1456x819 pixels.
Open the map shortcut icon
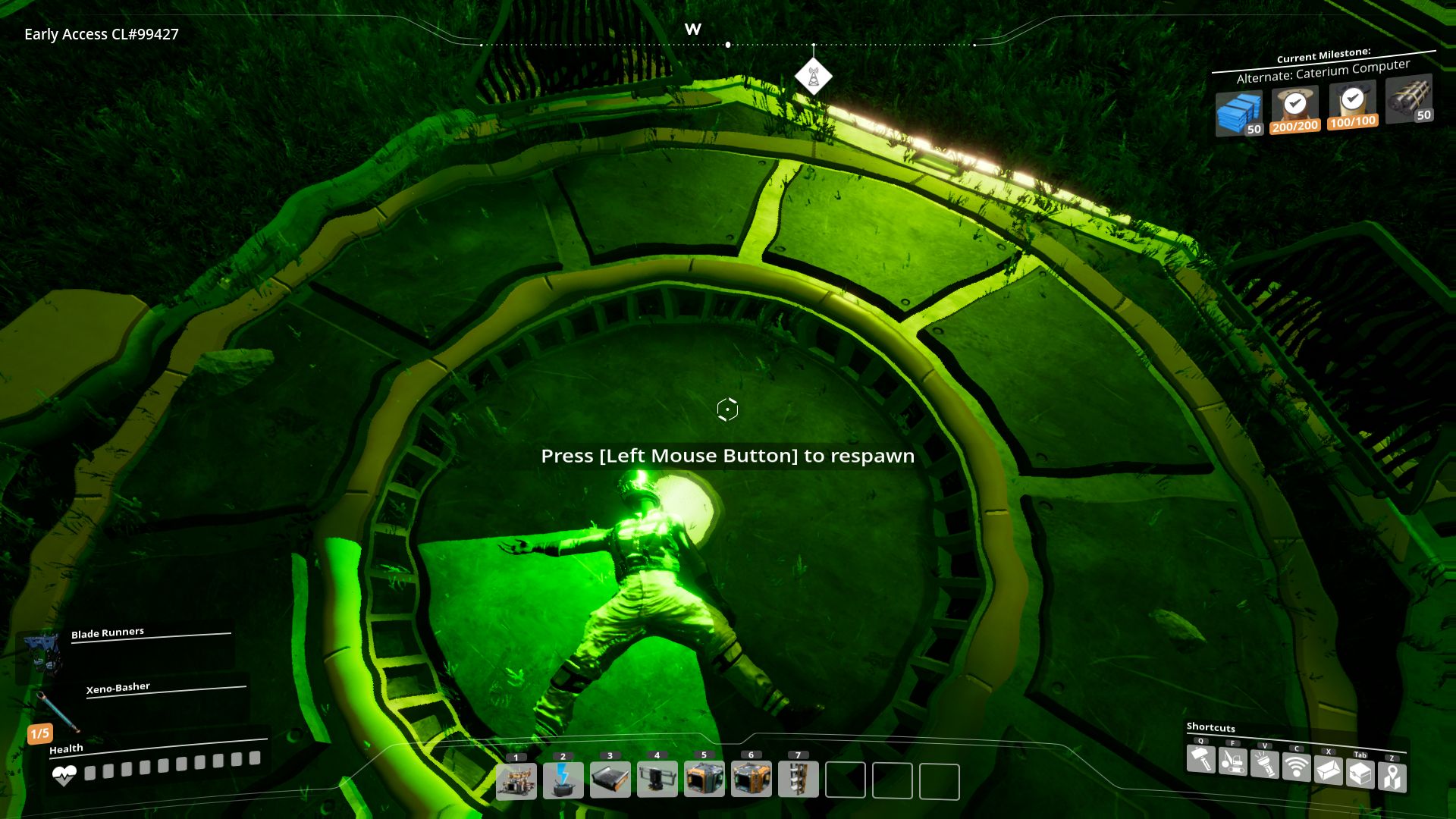point(1392,777)
